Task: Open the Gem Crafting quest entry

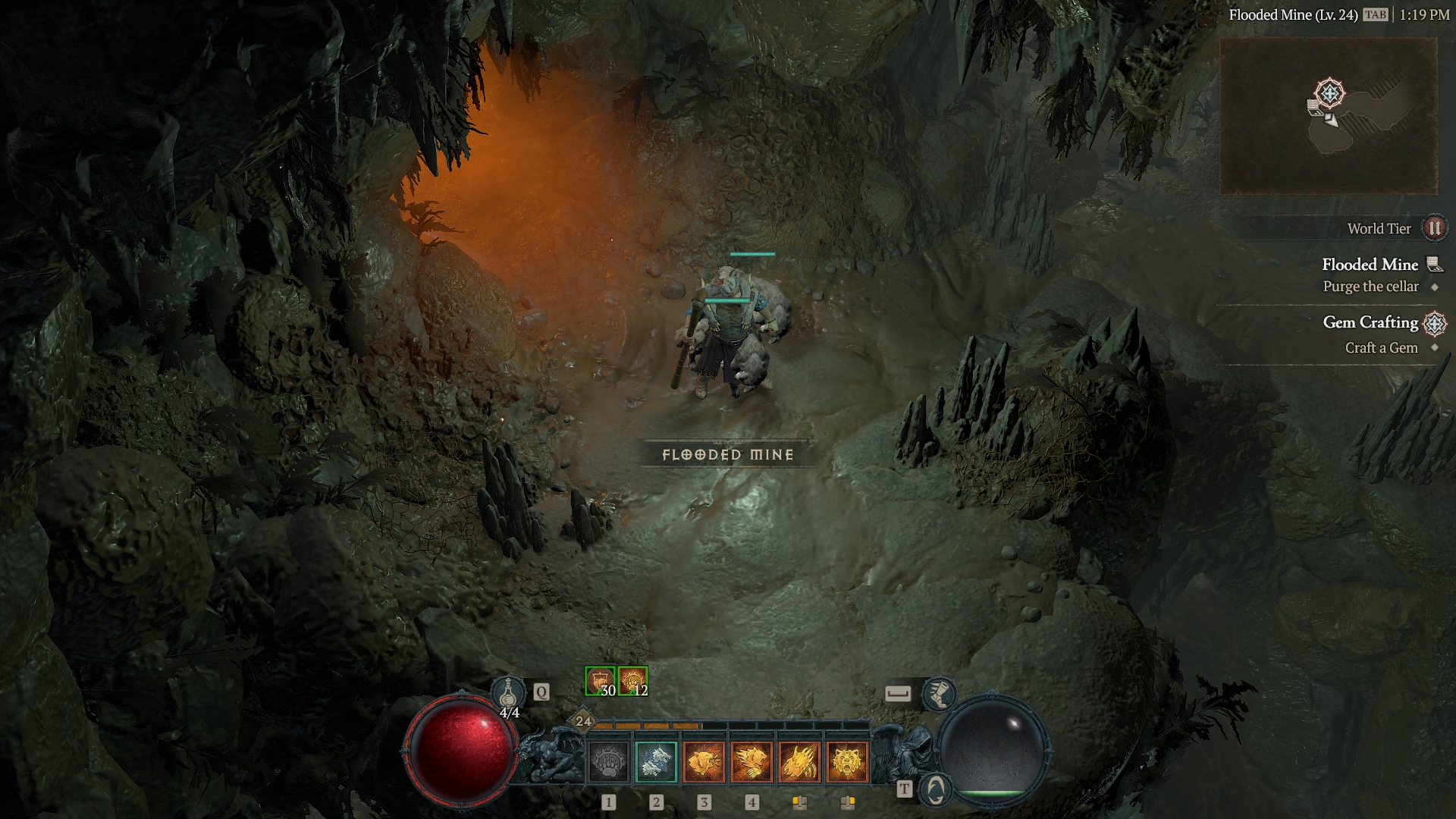Action: [x=1370, y=323]
